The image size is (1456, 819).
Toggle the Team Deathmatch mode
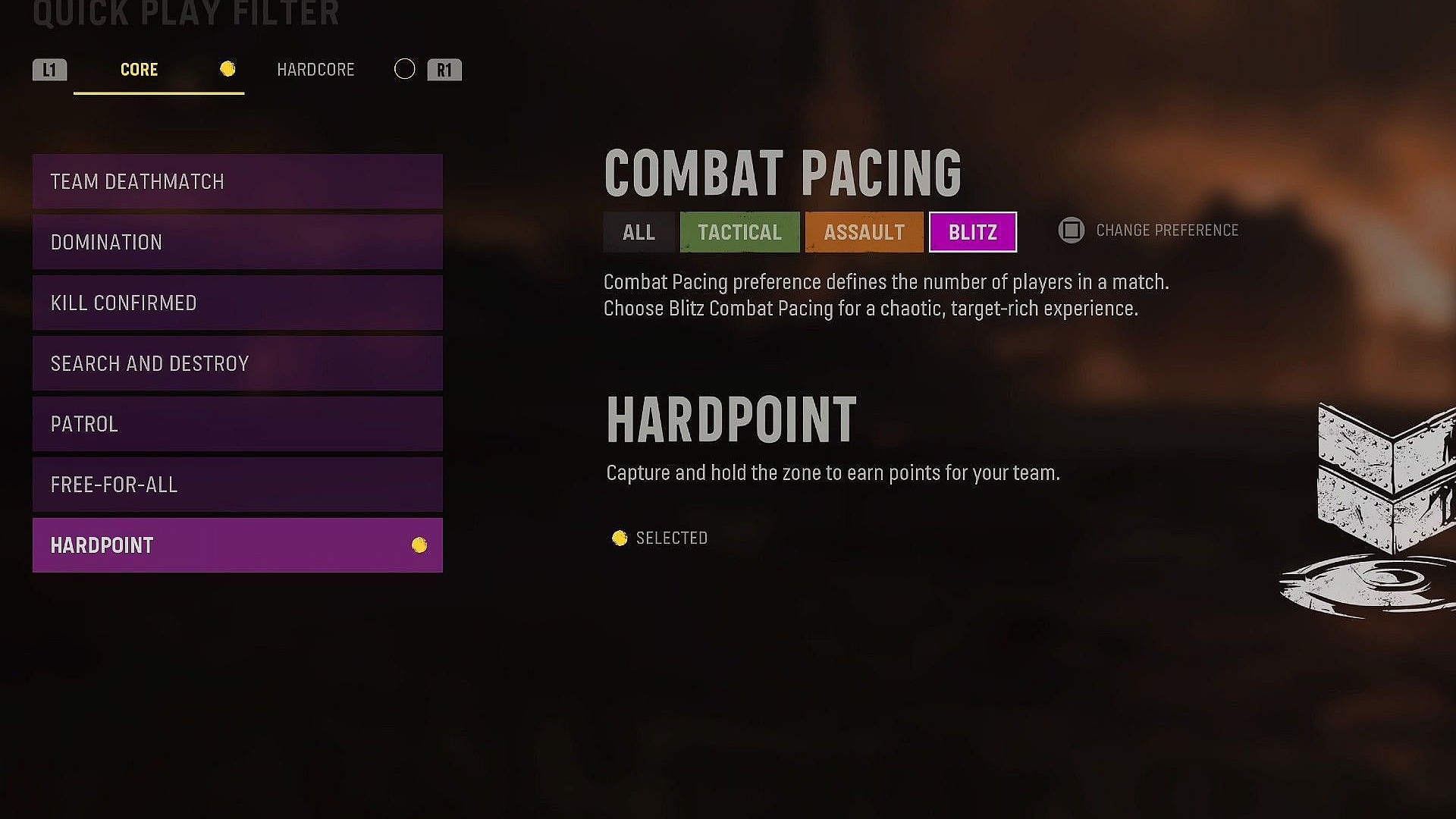pyautogui.click(x=237, y=182)
